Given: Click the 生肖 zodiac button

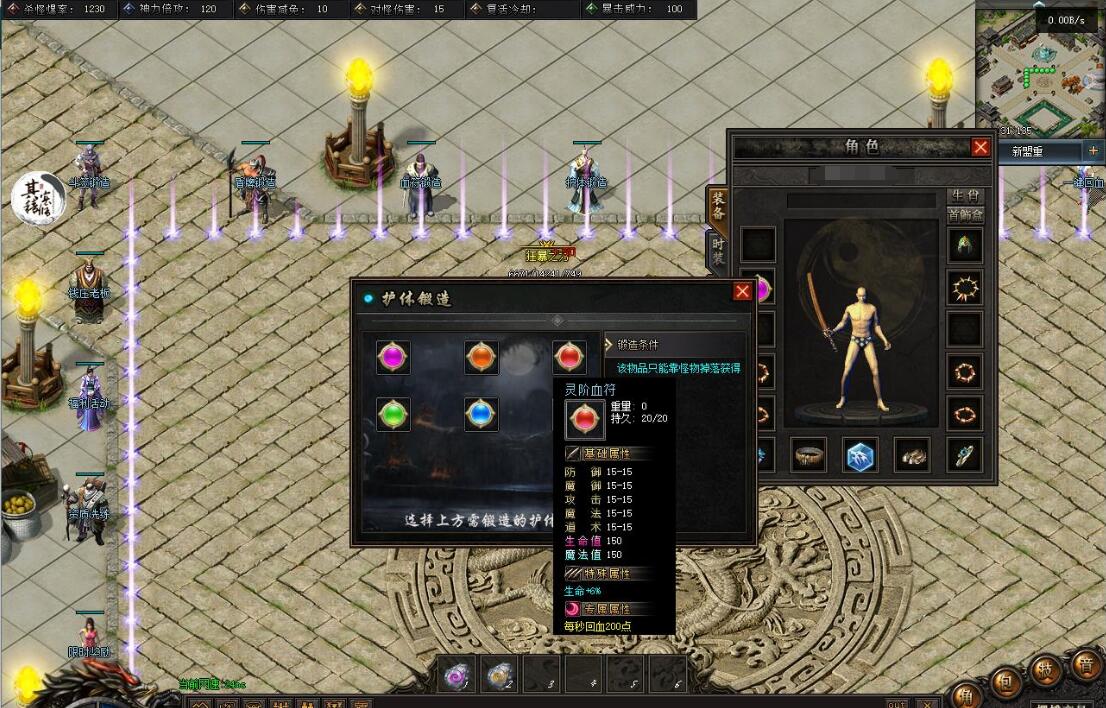Looking at the screenshot, I should point(965,196).
